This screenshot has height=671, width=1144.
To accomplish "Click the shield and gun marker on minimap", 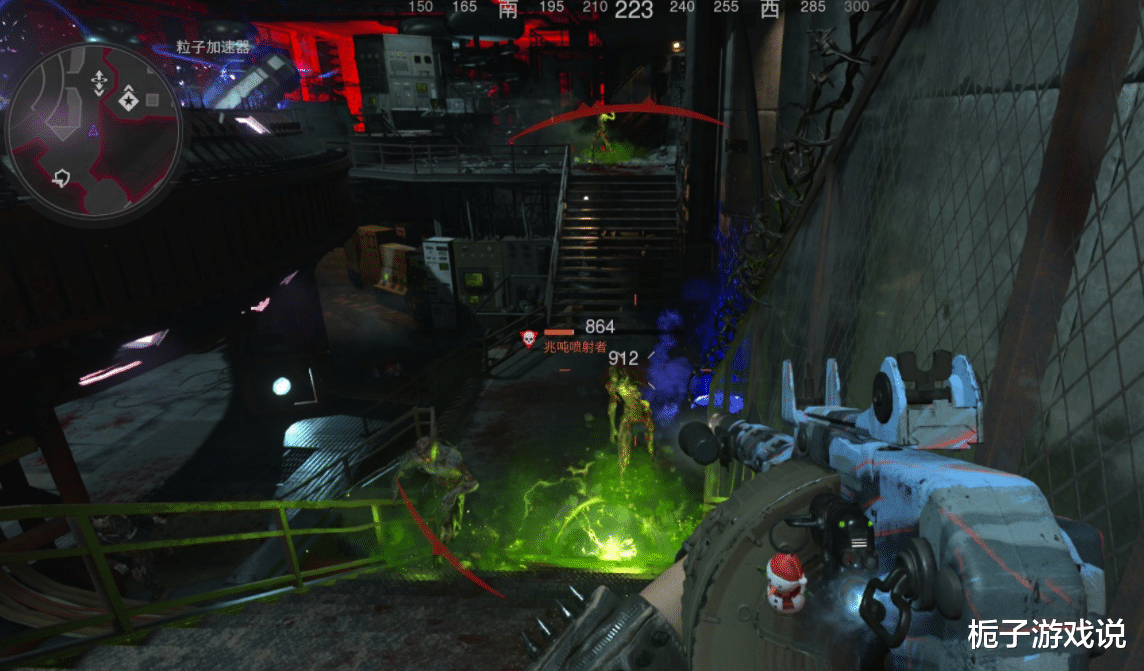I will point(62,179).
